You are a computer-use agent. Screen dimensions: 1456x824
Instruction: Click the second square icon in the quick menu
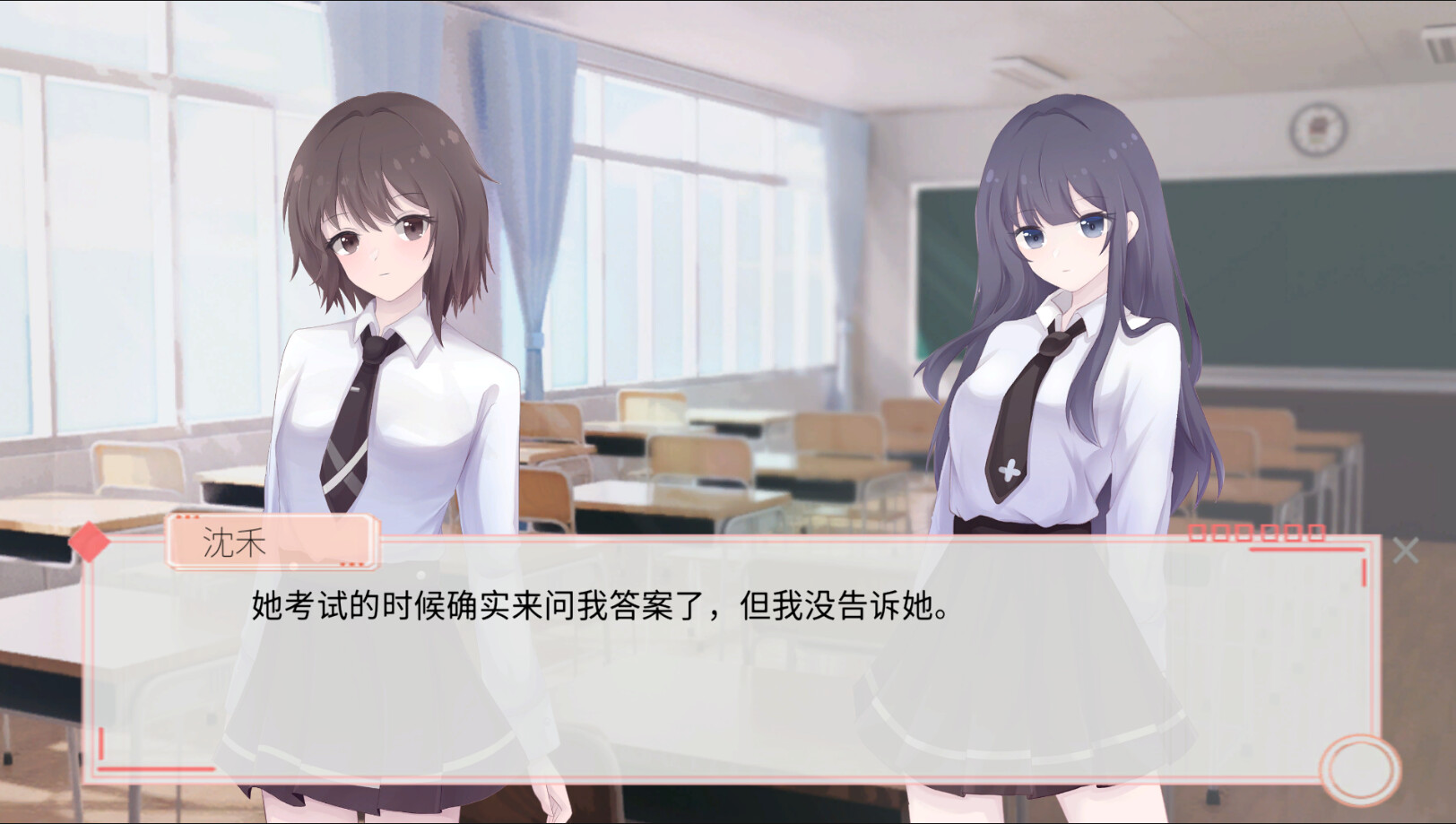[1222, 533]
